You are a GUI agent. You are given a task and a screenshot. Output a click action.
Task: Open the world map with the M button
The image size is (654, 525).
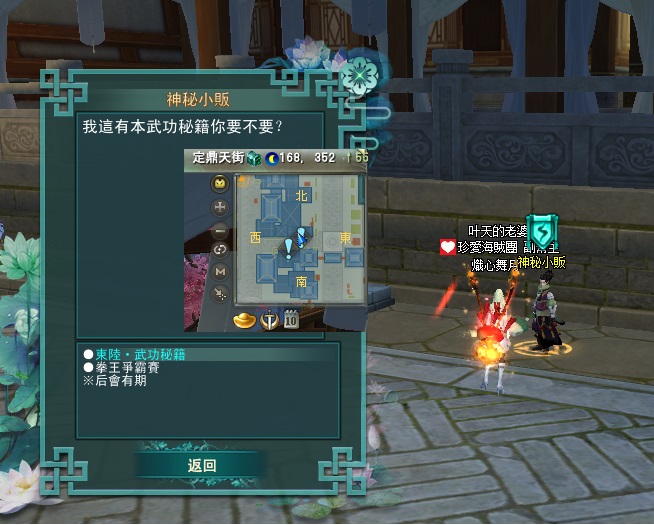coord(221,270)
